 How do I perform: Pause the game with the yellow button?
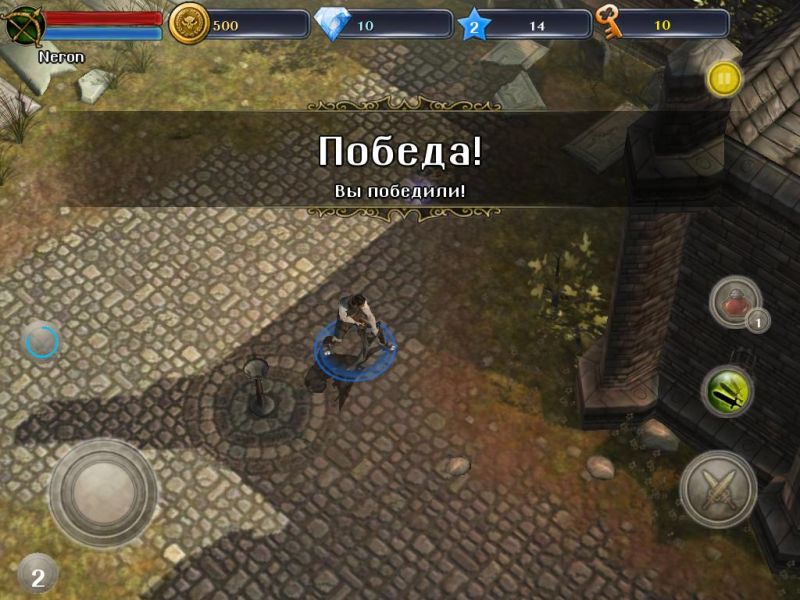pos(724,78)
